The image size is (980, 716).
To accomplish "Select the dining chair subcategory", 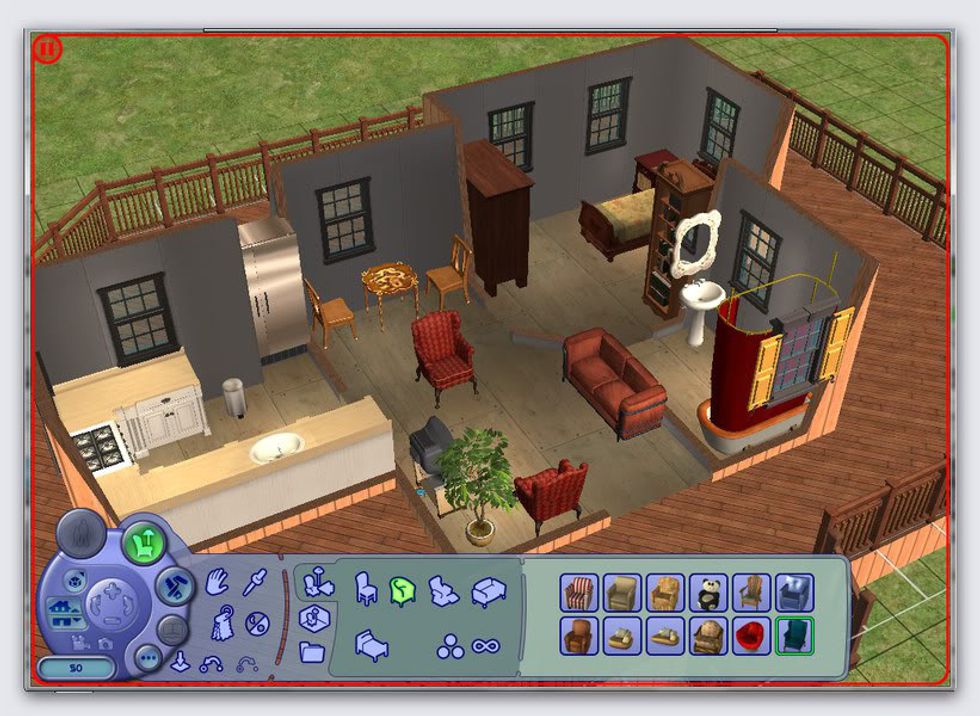I will (x=366, y=589).
